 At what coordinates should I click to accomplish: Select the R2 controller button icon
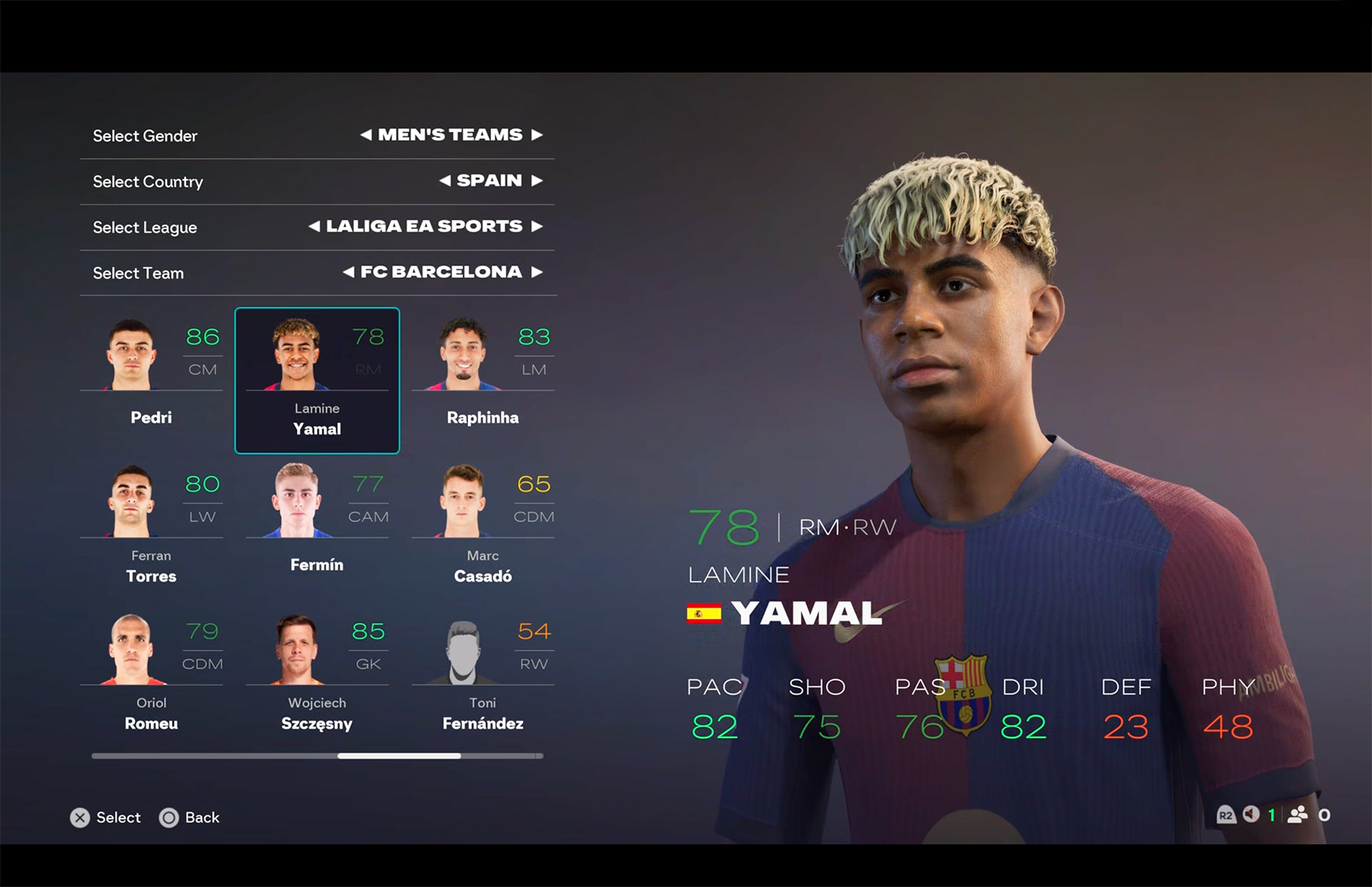tap(1226, 815)
